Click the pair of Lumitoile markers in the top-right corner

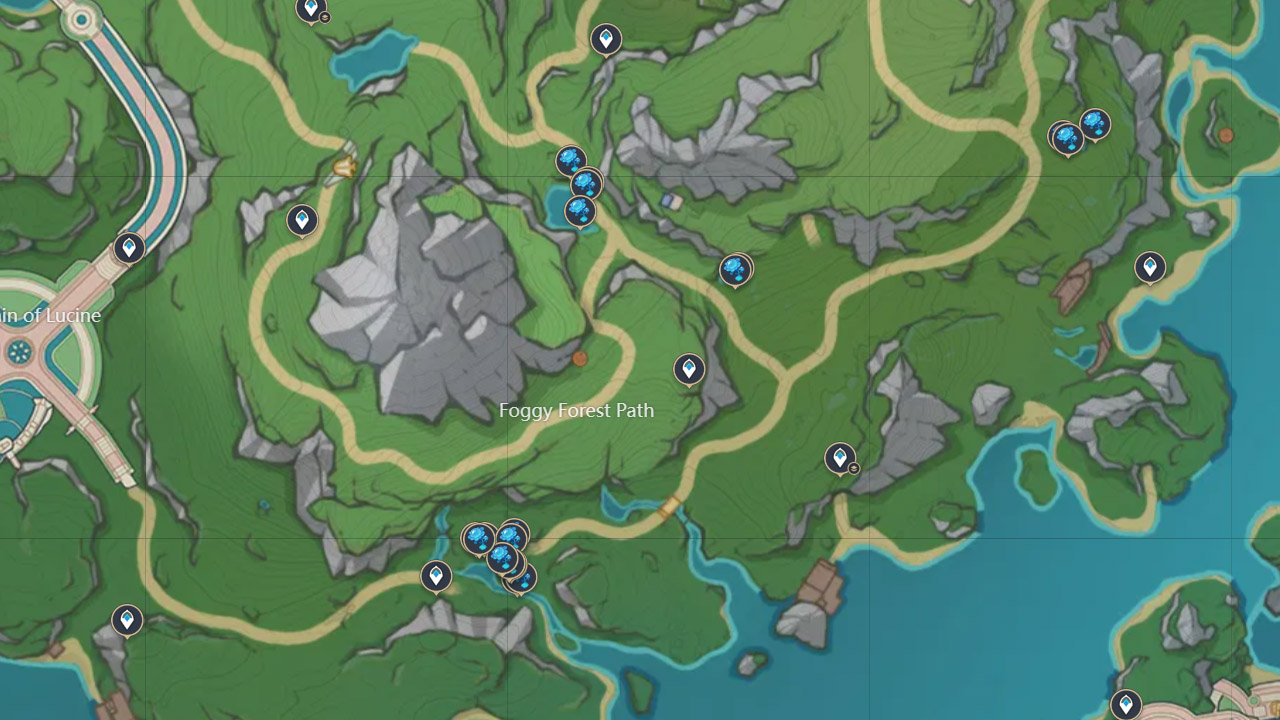point(1080,130)
